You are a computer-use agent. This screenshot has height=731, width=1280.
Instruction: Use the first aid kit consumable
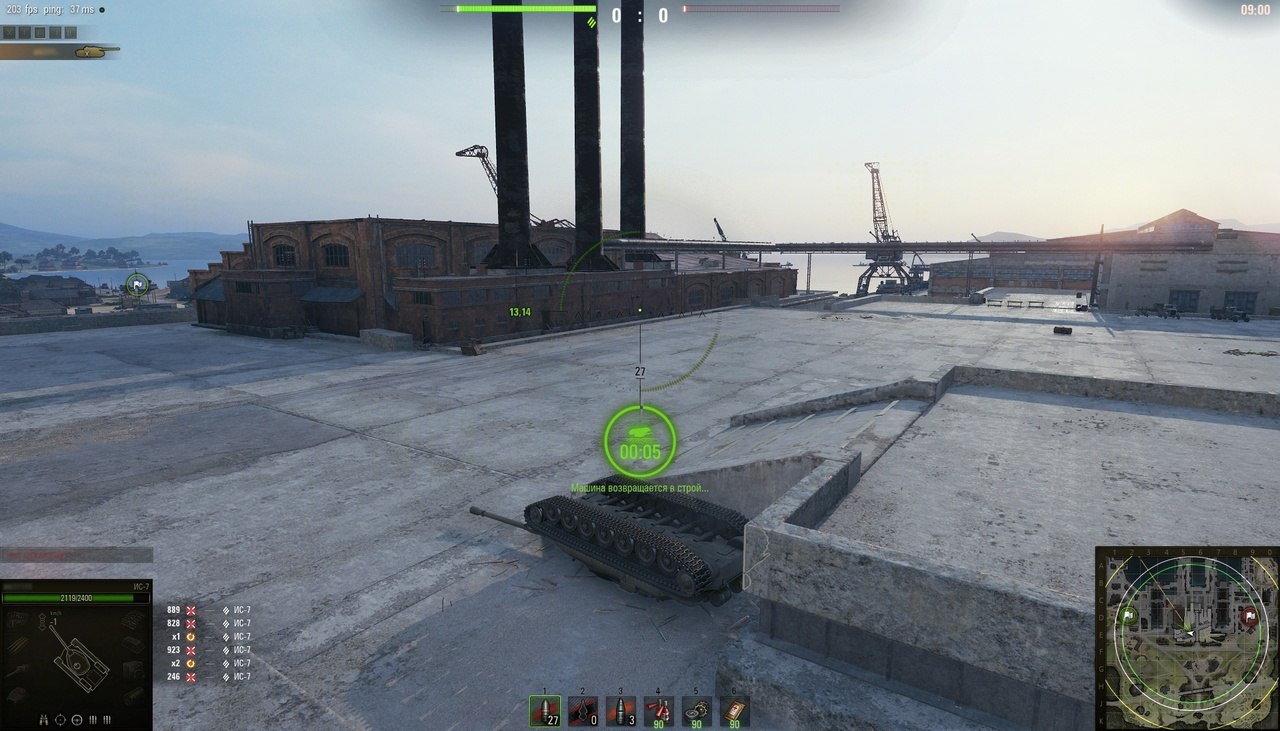pos(735,711)
